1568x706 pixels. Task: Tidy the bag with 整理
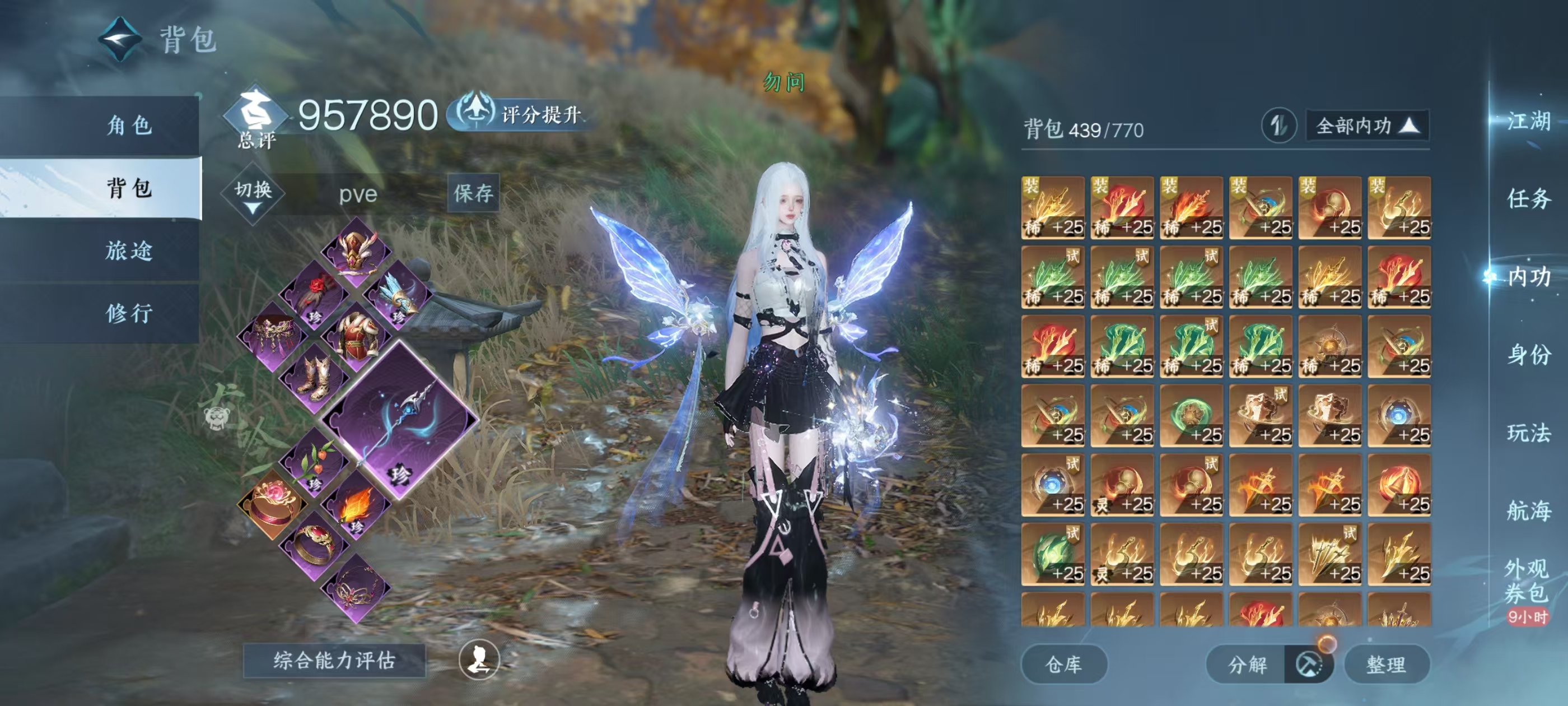coord(1385,664)
